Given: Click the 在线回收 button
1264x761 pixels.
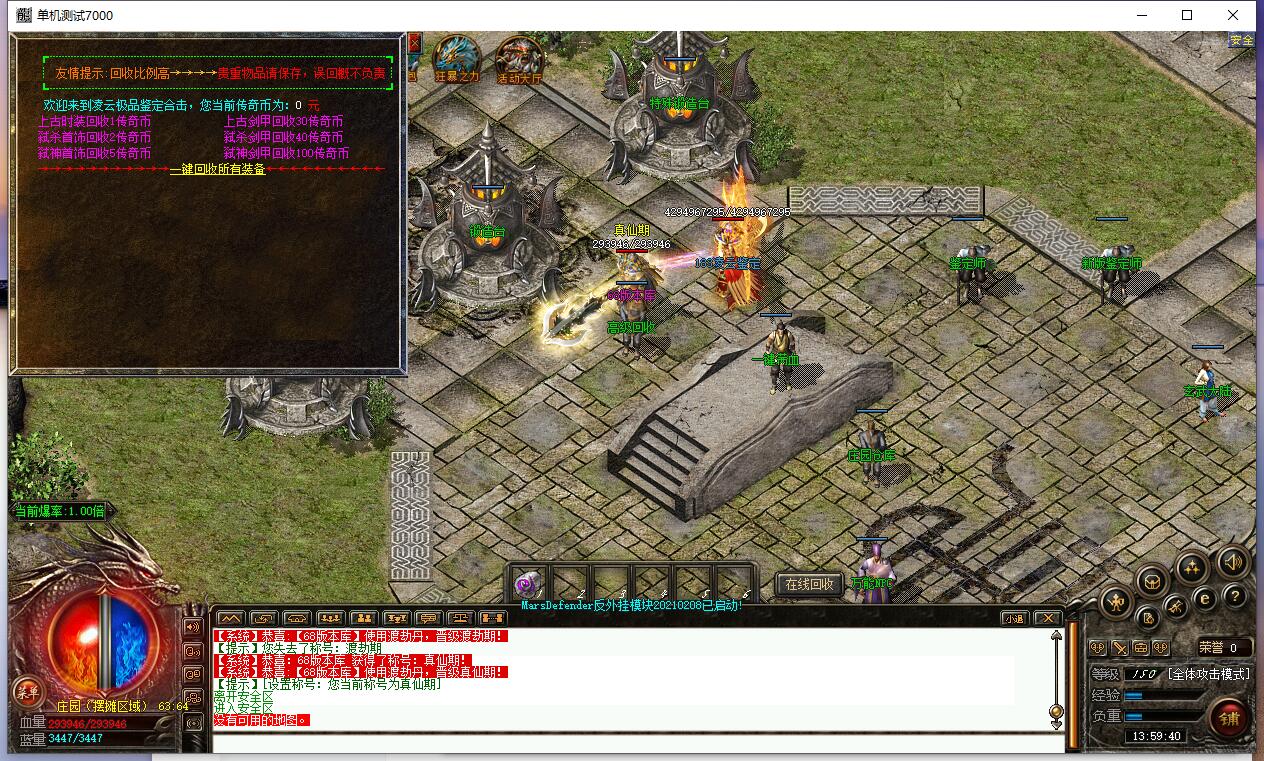Looking at the screenshot, I should tap(809, 584).
